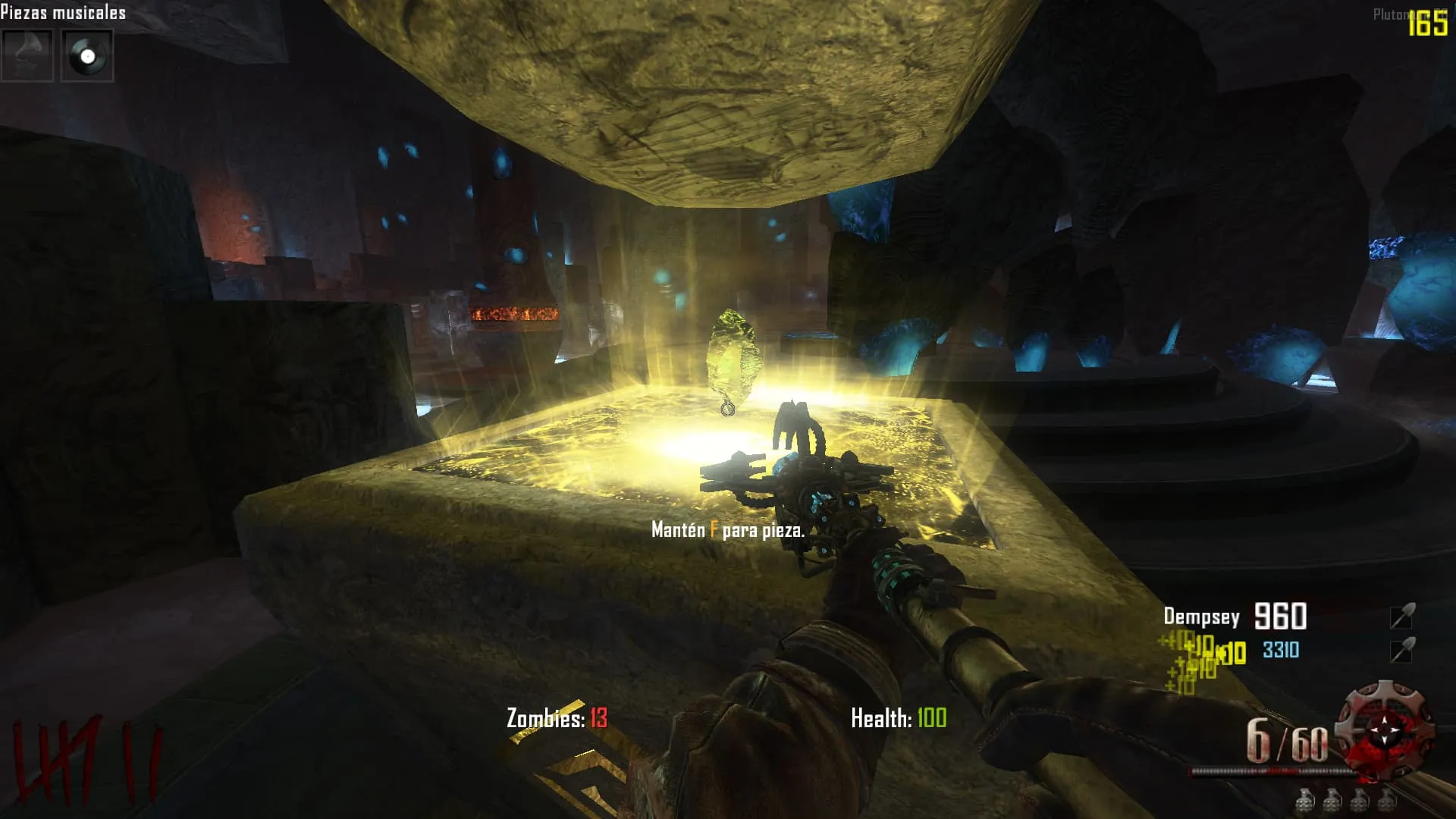Click the shovel icon beside Dempsey's score
This screenshot has height=819, width=1456.
[1401, 617]
